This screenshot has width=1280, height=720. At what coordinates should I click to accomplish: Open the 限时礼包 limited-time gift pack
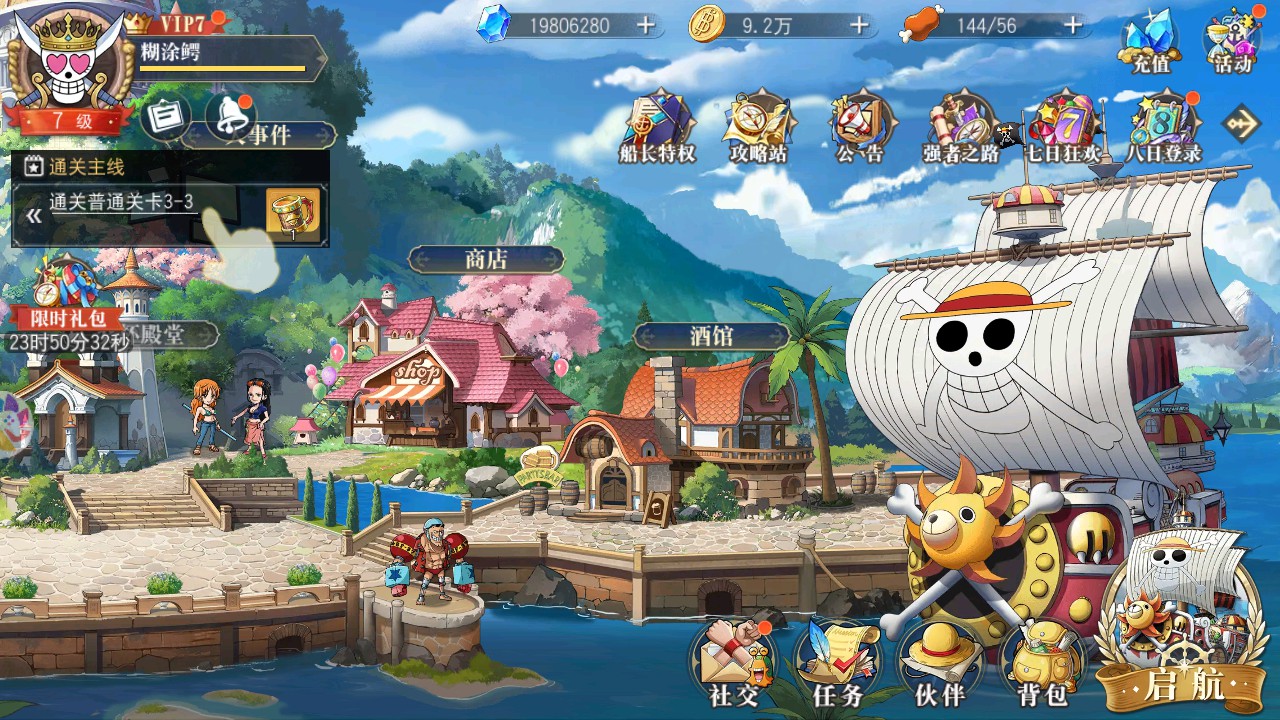tap(58, 295)
